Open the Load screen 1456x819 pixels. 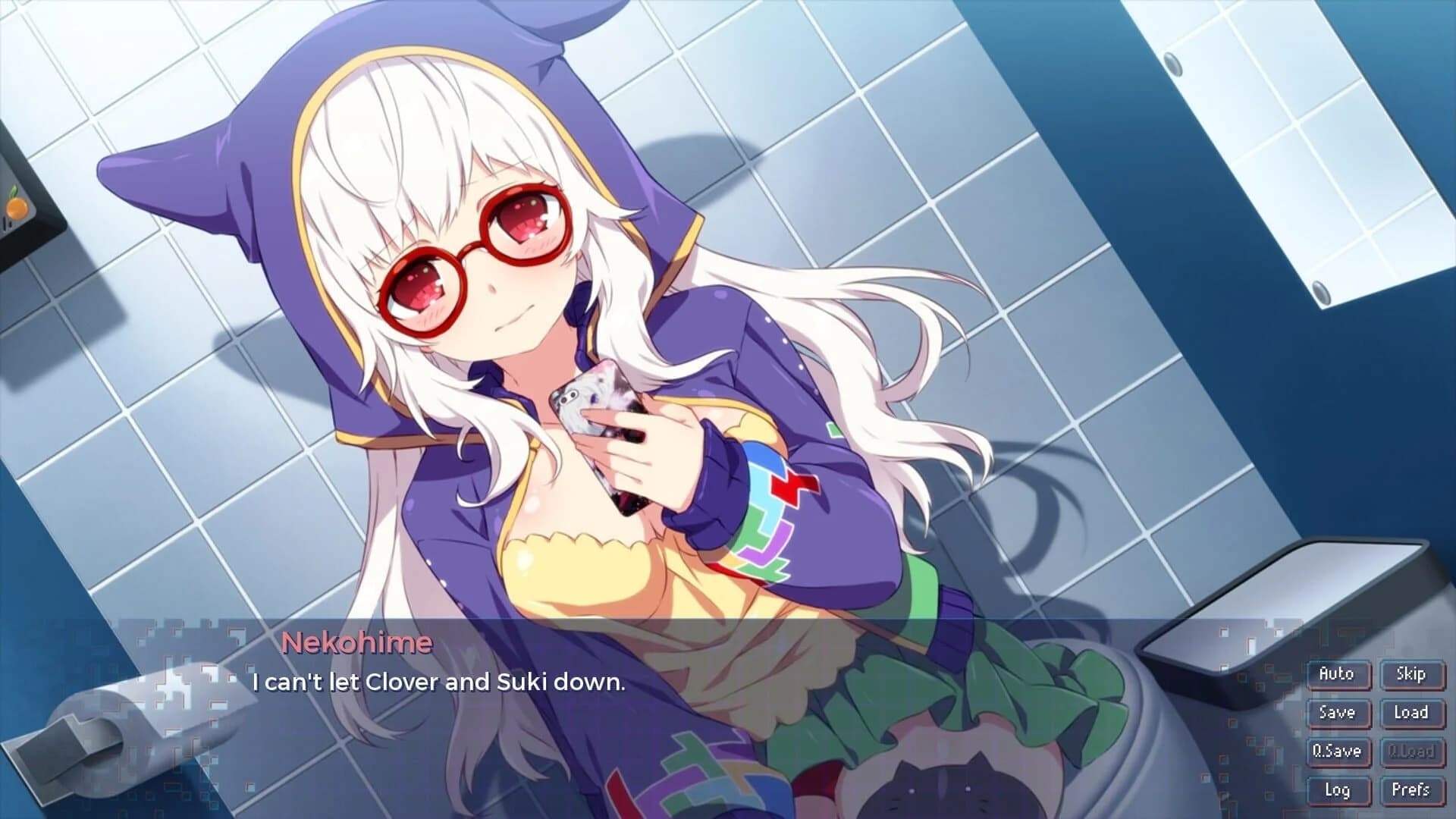coord(1412,713)
